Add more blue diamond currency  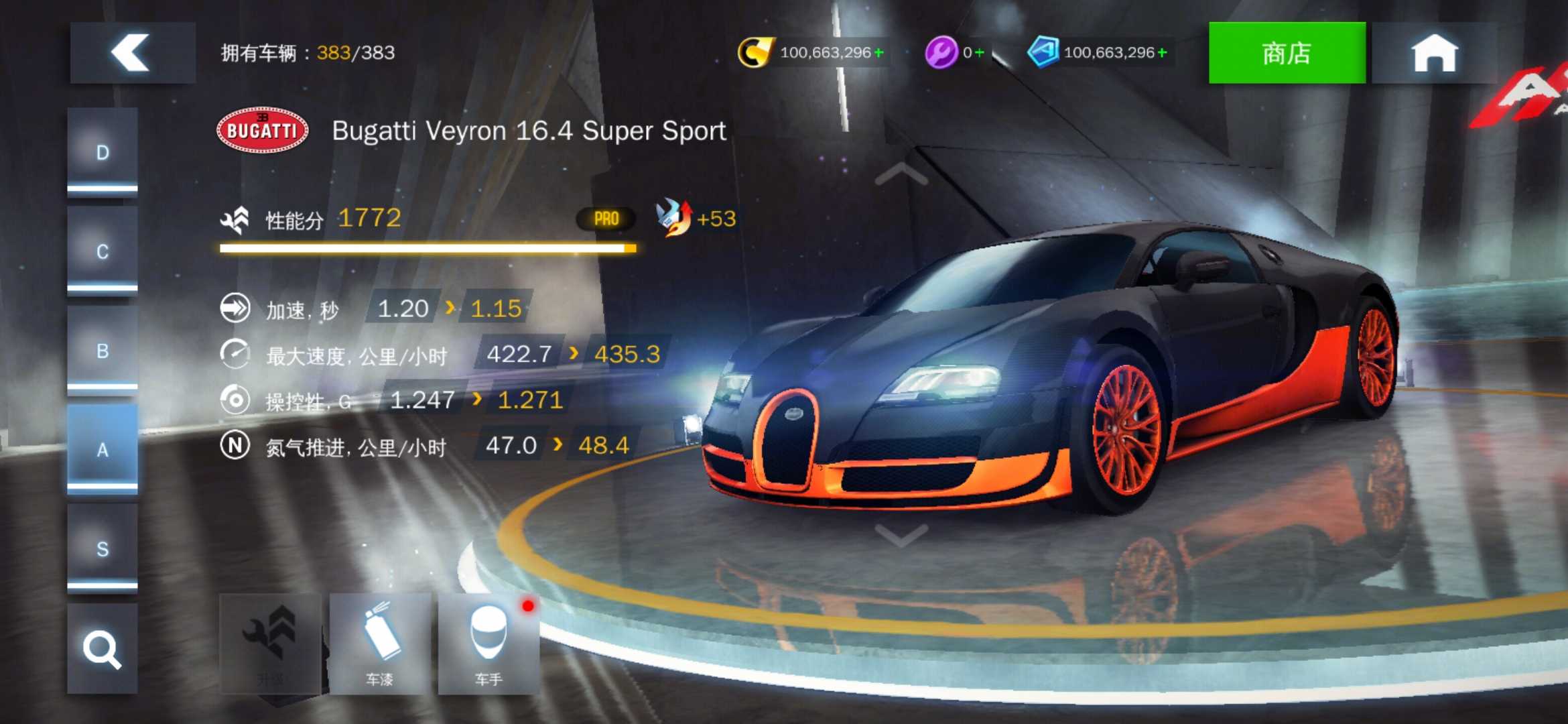click(1163, 52)
